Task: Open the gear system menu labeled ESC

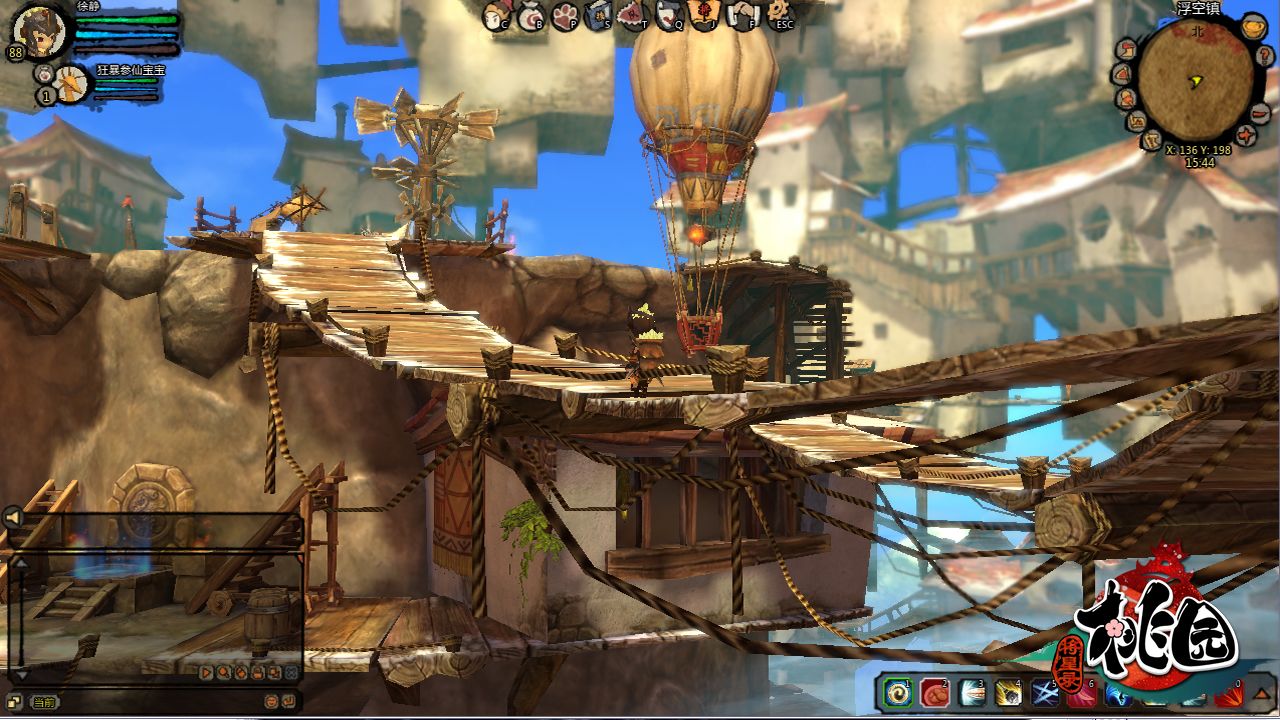Action: pos(778,14)
